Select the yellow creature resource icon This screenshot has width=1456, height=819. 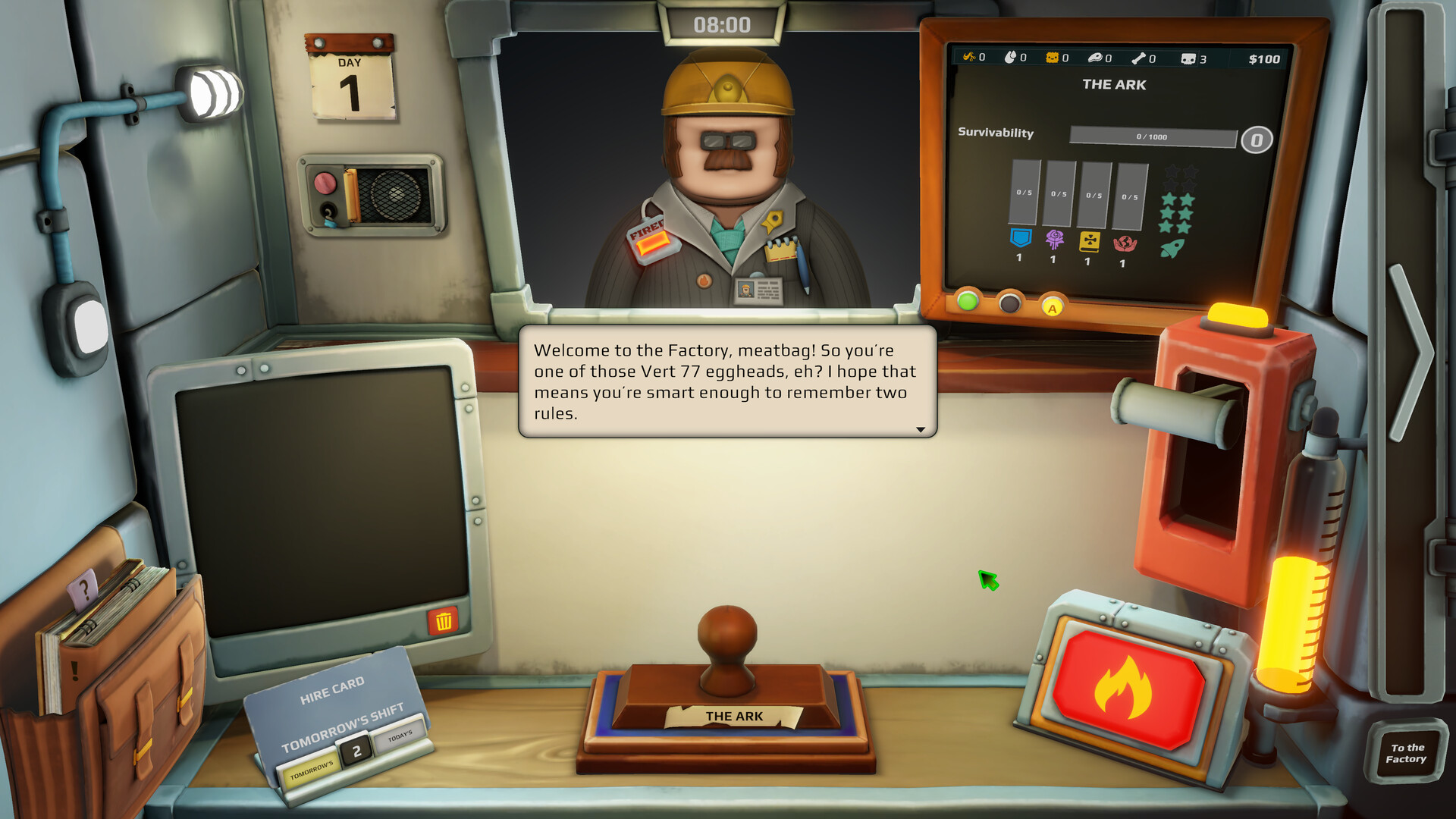point(1053,58)
